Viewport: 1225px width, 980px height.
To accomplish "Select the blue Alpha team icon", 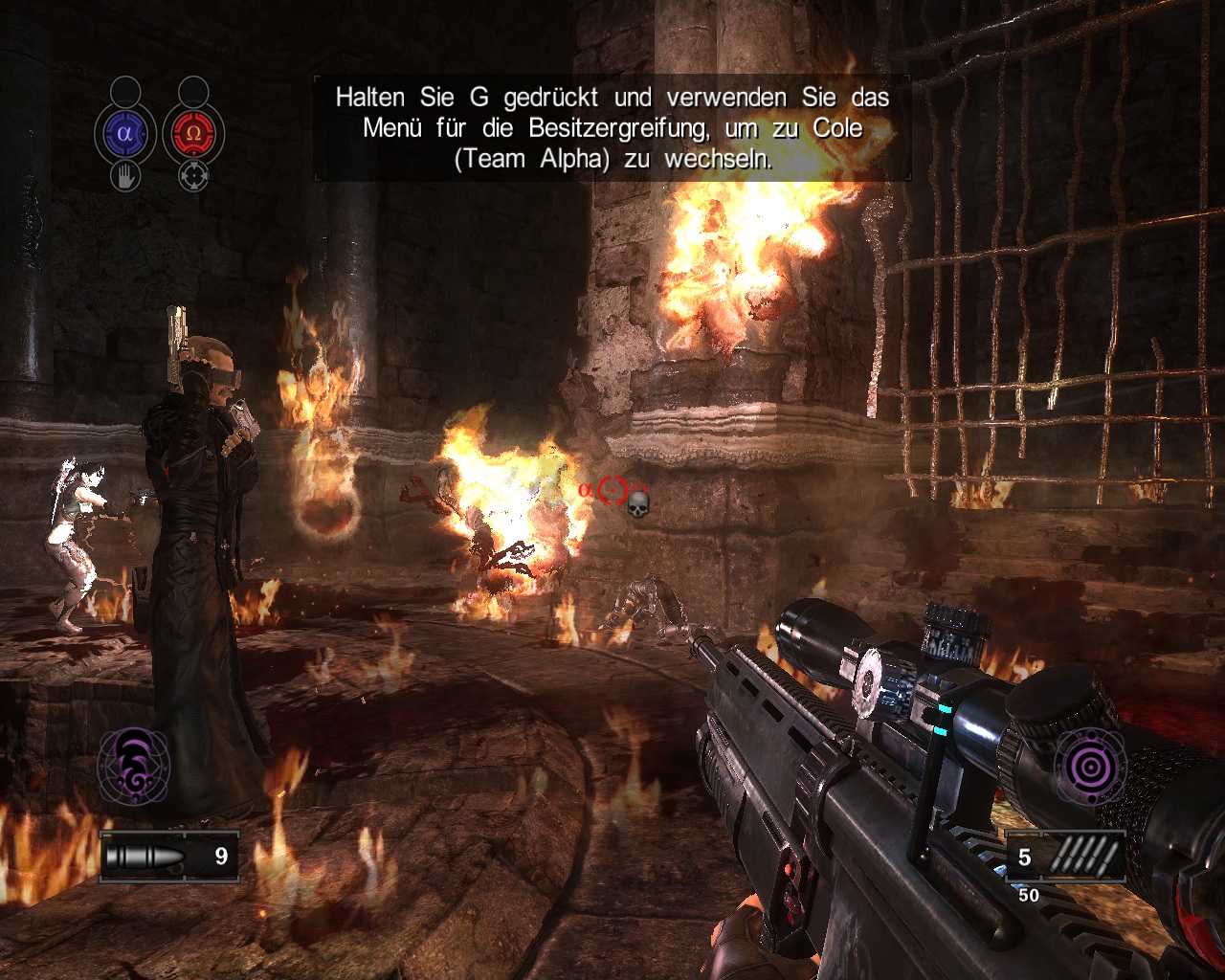I will click(124, 134).
